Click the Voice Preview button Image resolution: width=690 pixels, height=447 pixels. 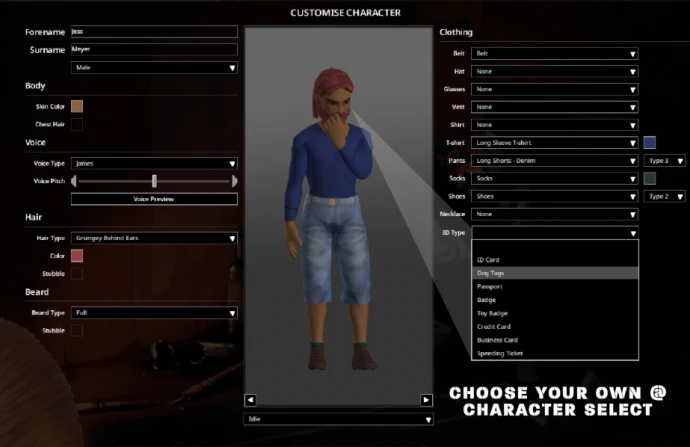[154, 199]
